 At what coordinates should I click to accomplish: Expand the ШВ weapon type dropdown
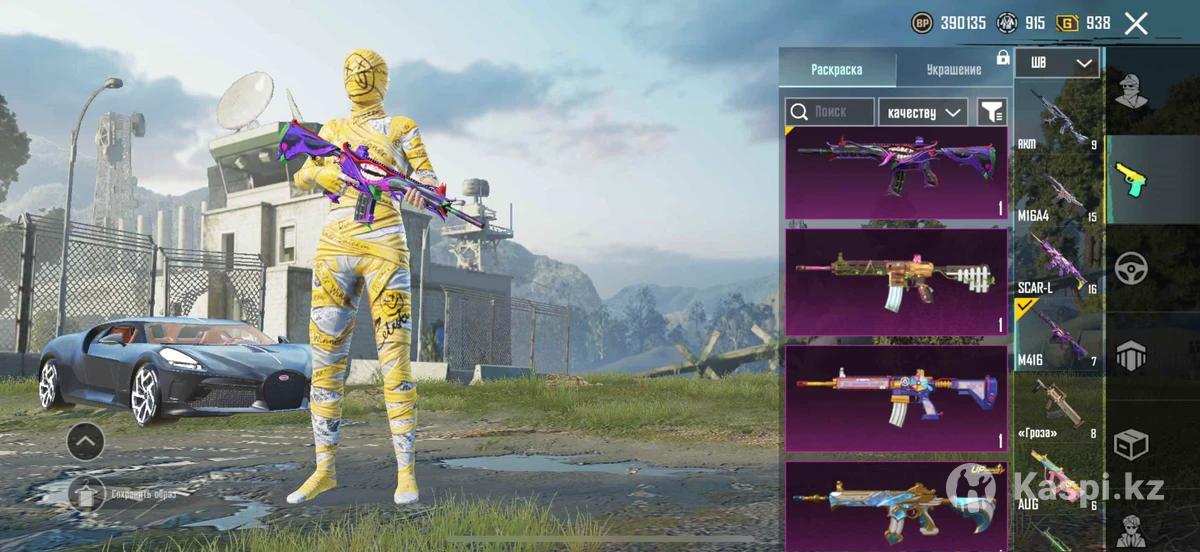[x=1057, y=64]
